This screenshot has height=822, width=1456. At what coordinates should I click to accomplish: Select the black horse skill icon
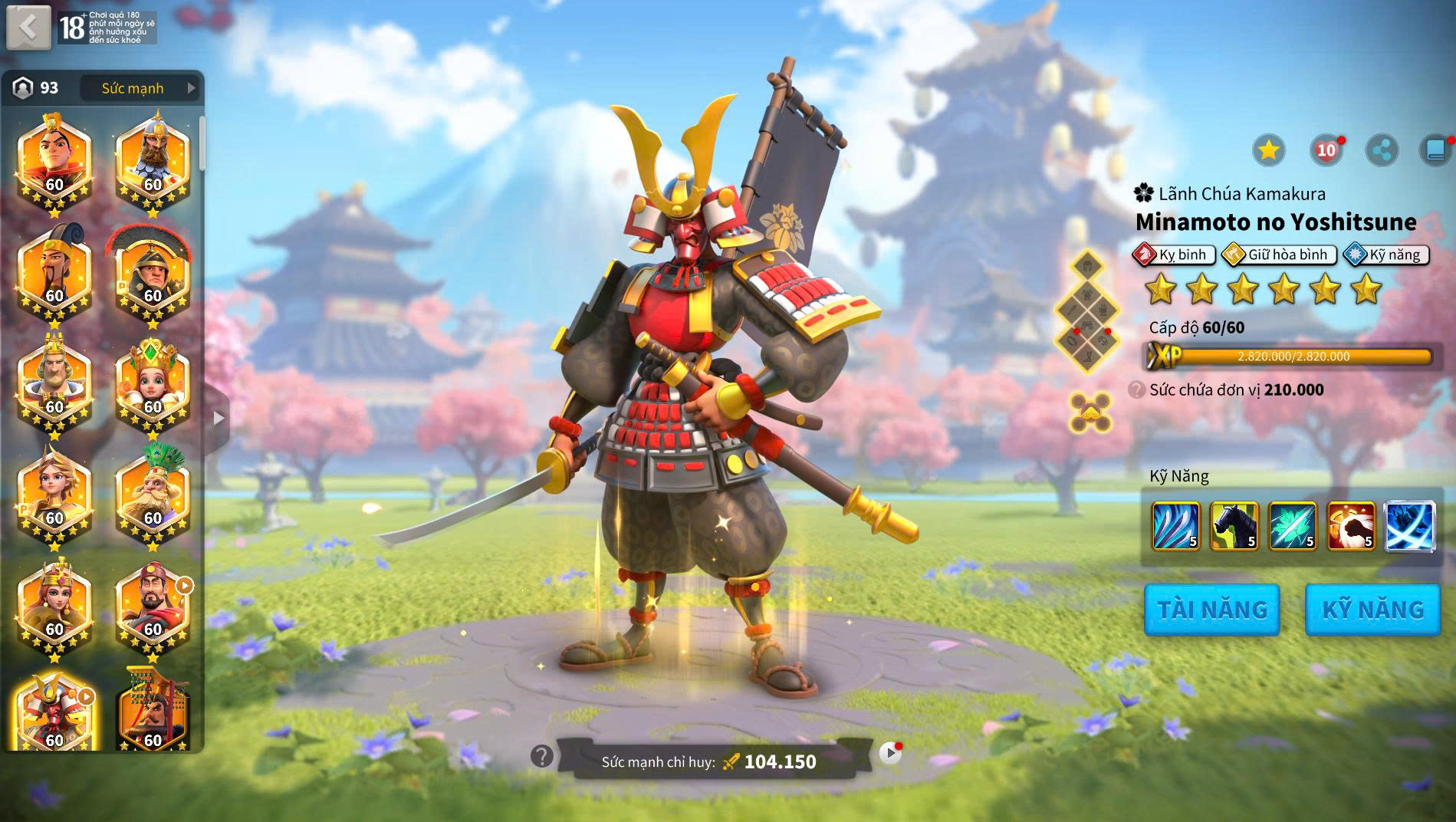coord(1234,526)
